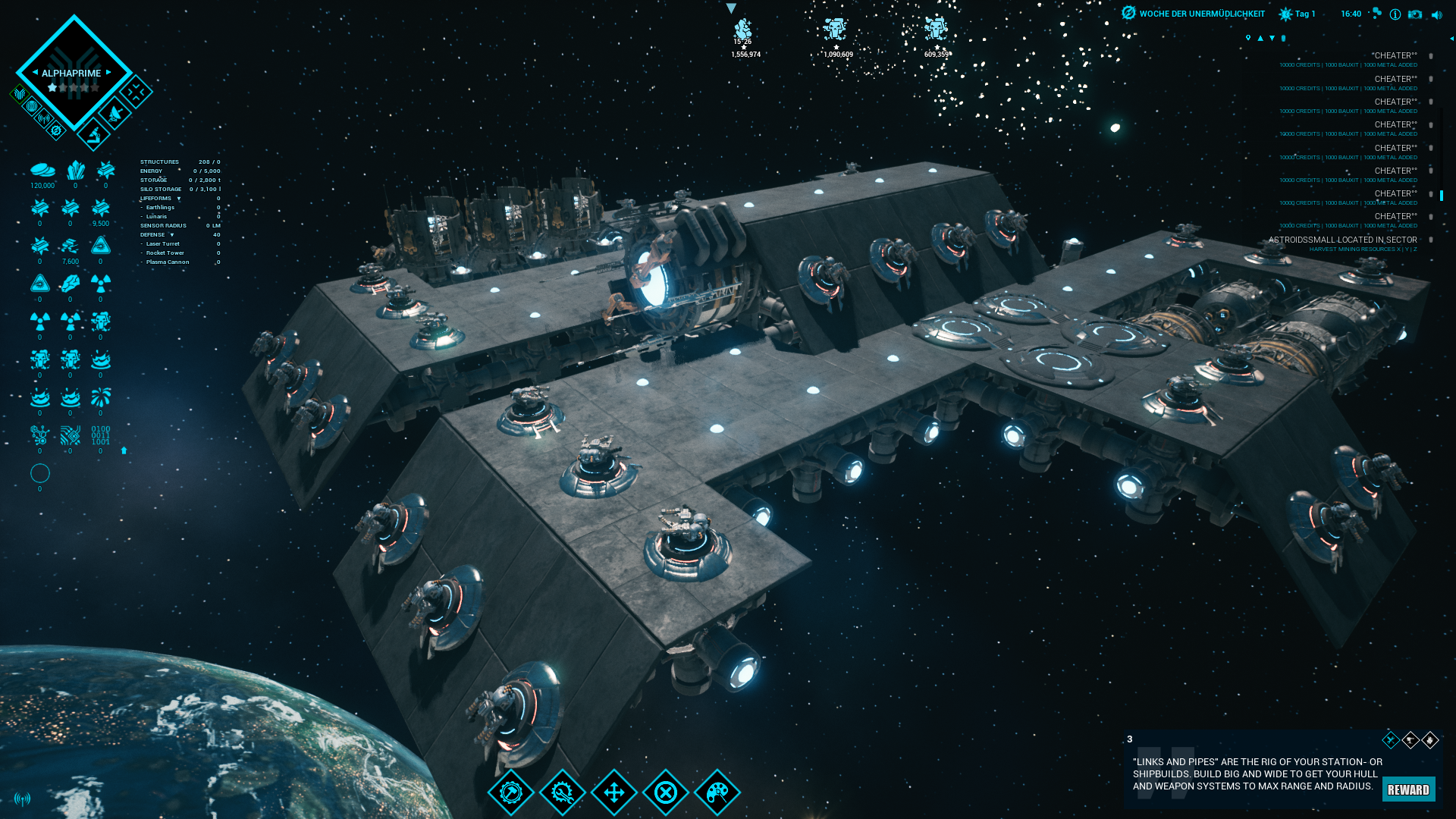The width and height of the screenshot is (1456, 819).
Task: Select the credits resource icon
Action: [42, 170]
